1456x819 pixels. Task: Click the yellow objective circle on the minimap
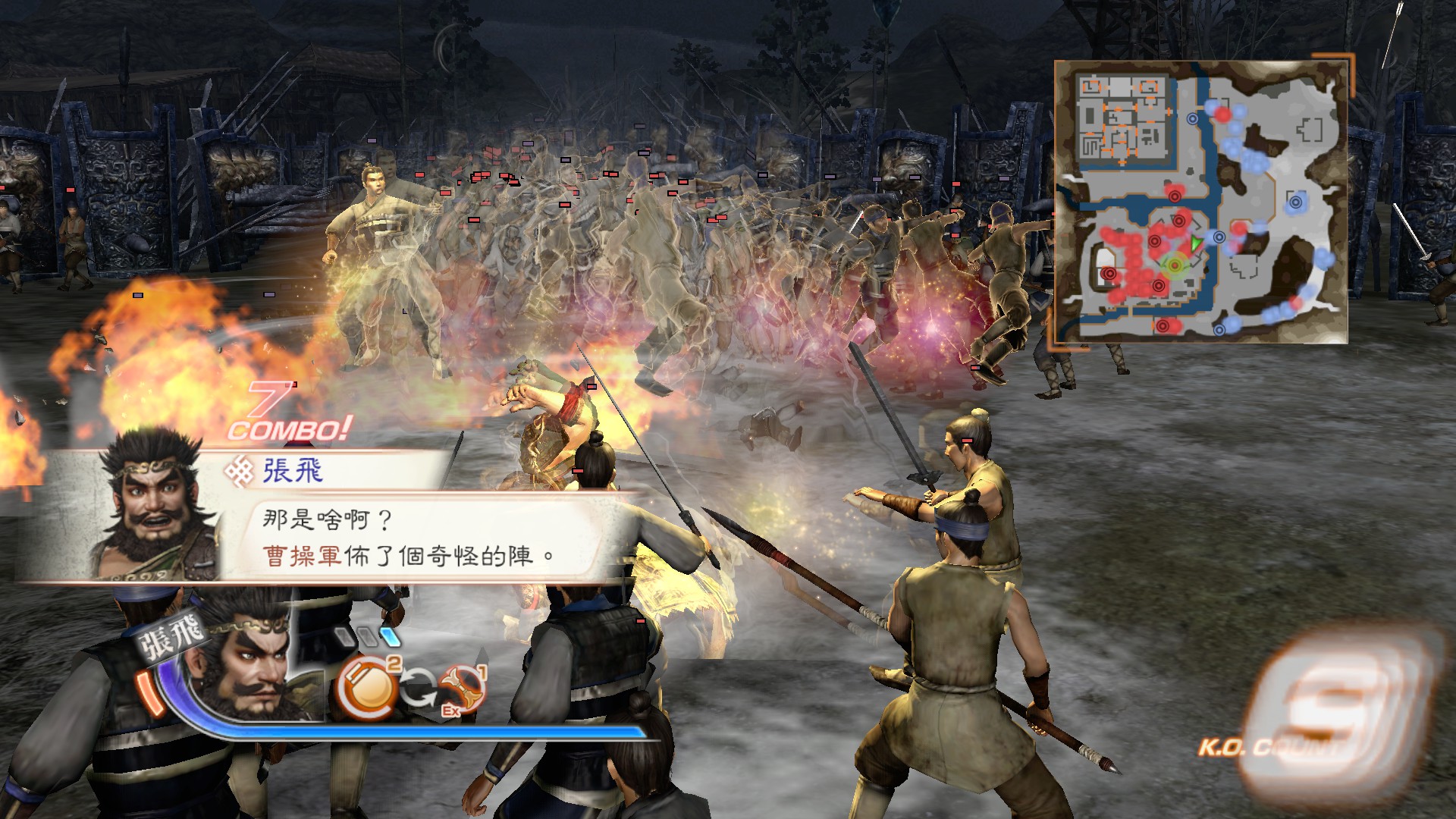[1175, 265]
